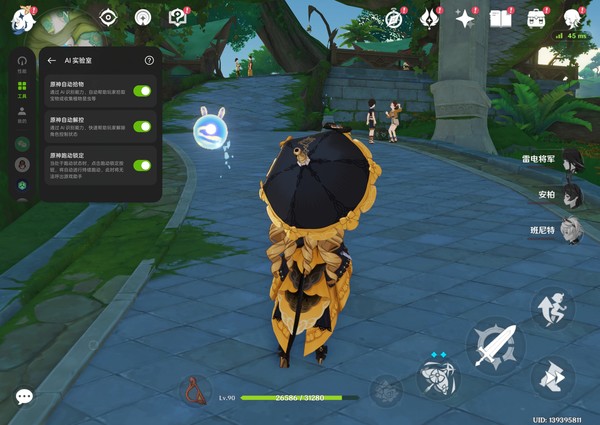Select the 工具 sidebar tab
The image size is (600, 425).
click(21, 88)
